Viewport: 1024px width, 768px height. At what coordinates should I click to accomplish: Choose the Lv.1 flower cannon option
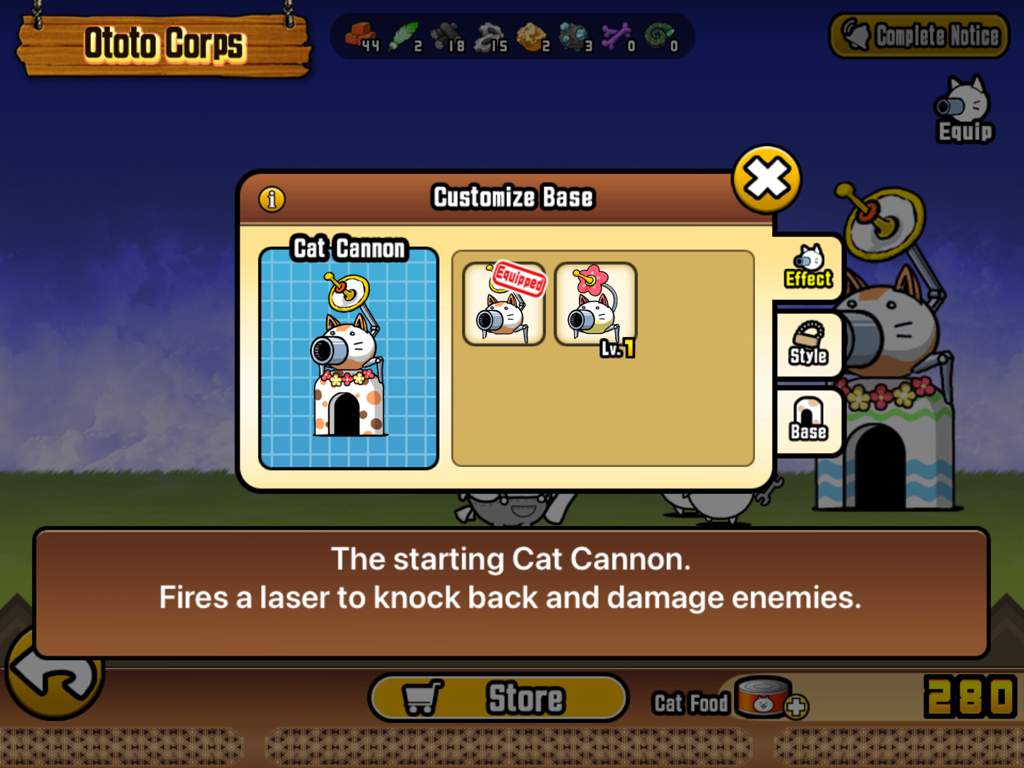596,304
